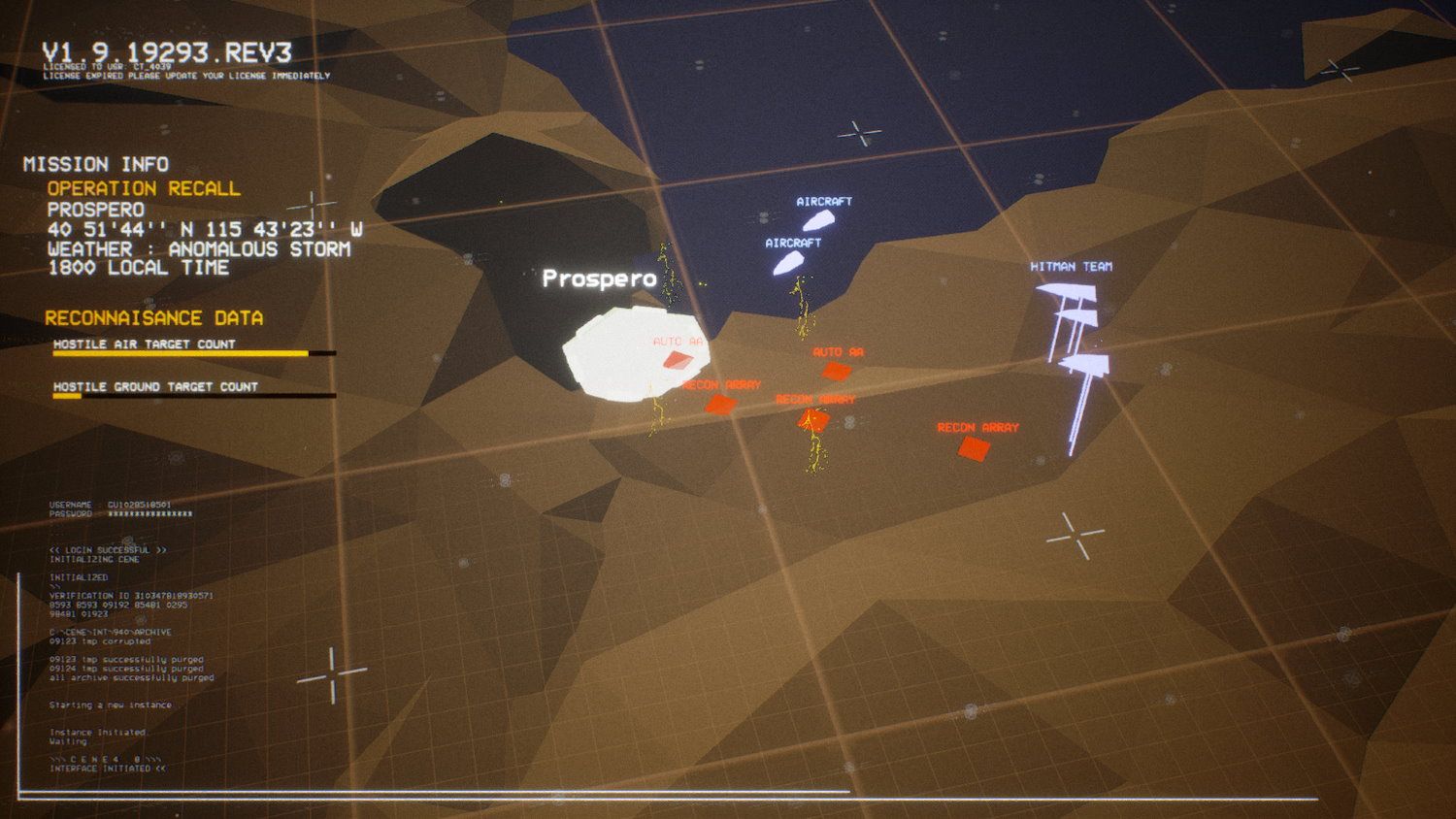Select the Prospero settlement label

[601, 278]
